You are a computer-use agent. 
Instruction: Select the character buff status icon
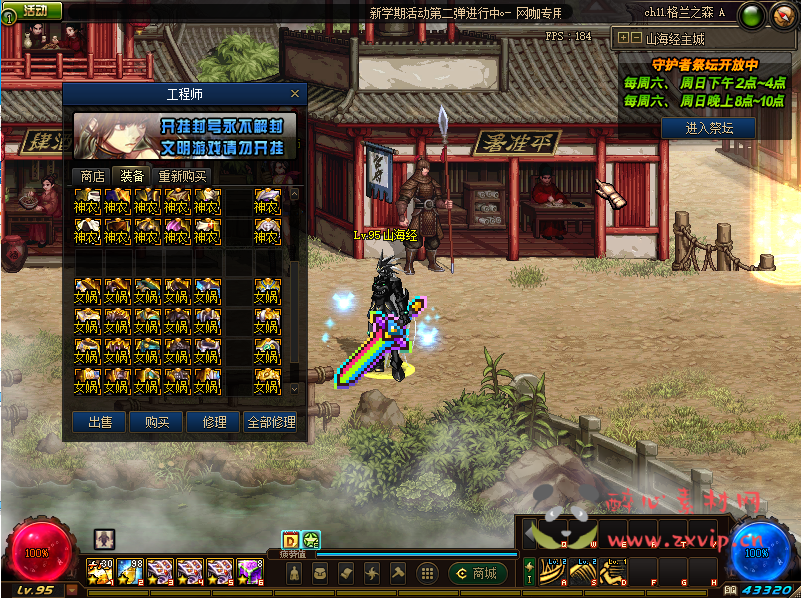click(104, 538)
